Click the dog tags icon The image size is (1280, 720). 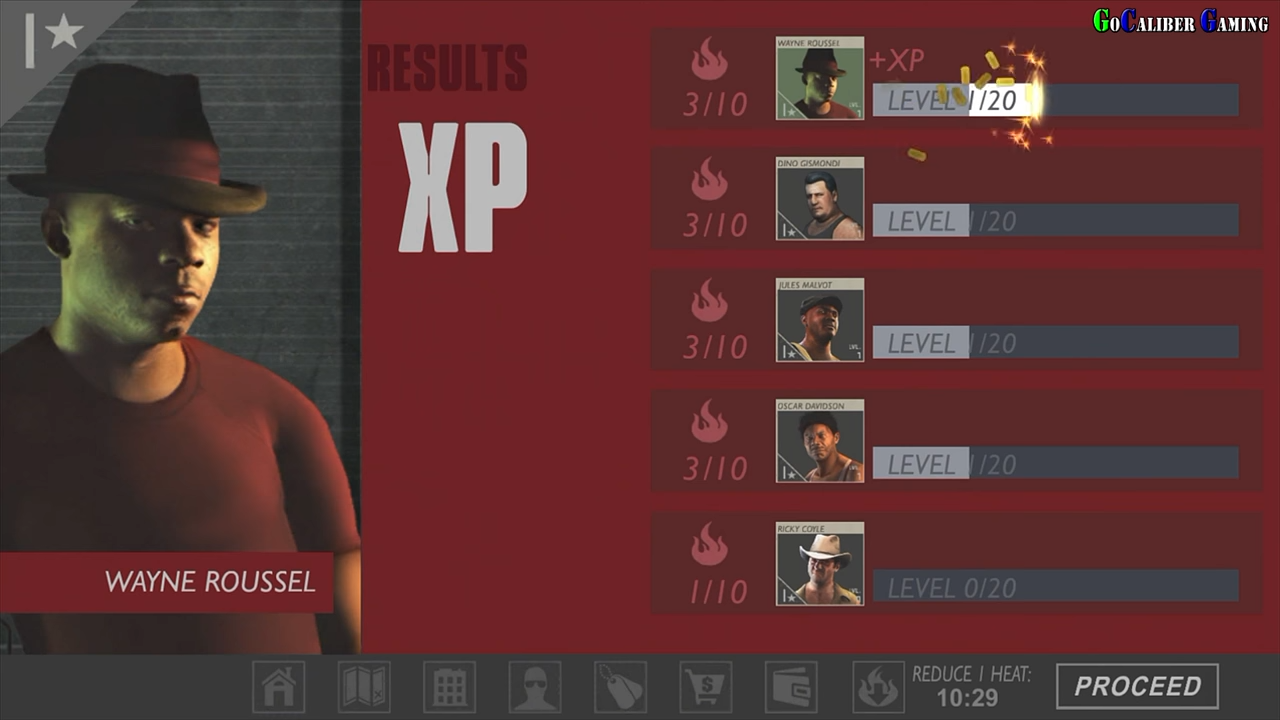coord(620,687)
